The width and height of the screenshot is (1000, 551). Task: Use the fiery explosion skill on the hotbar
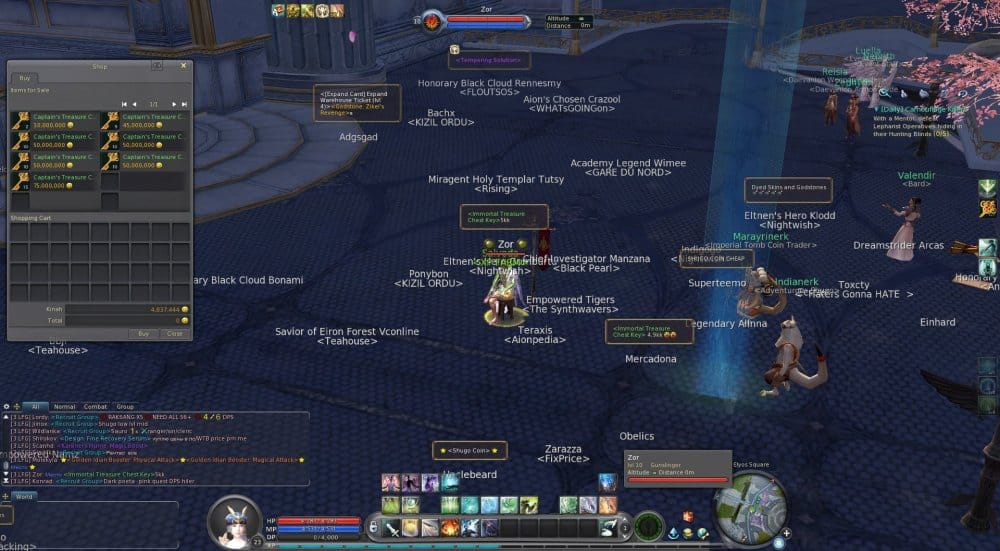pyautogui.click(x=450, y=527)
